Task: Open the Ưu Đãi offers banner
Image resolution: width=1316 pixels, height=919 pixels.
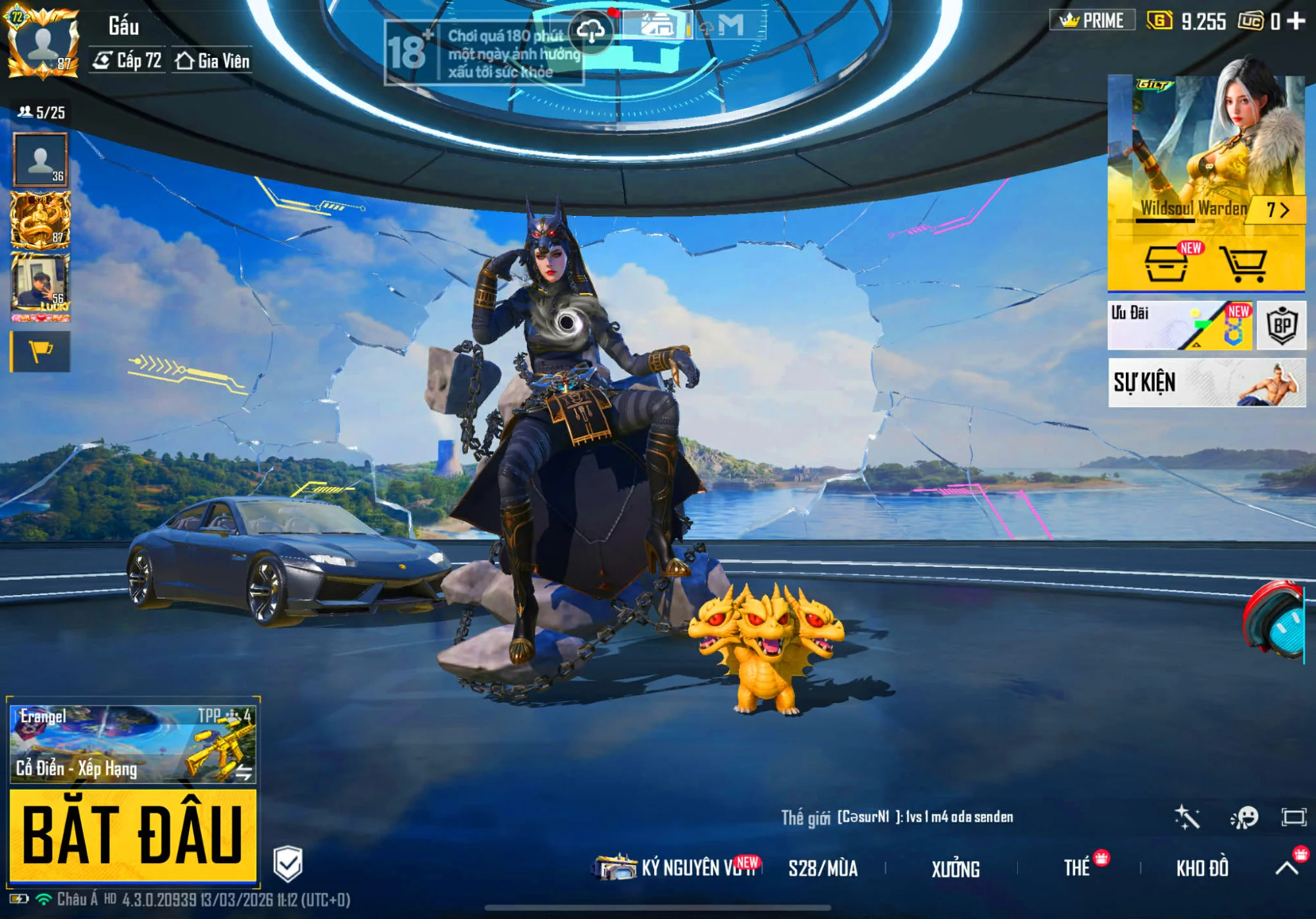Action: point(1180,325)
